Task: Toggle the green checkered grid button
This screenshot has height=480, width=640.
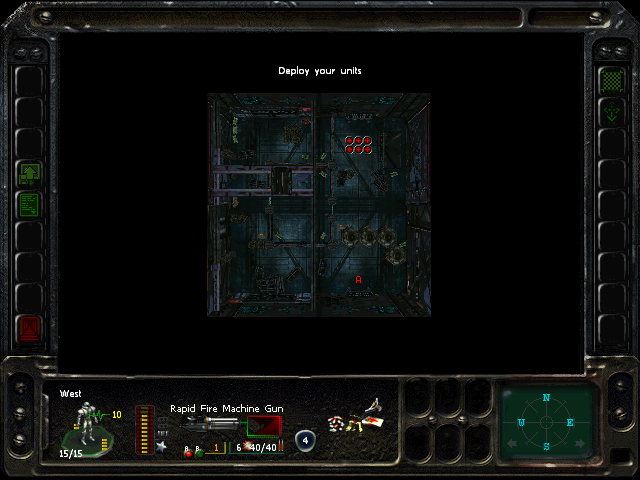Action: pos(610,79)
